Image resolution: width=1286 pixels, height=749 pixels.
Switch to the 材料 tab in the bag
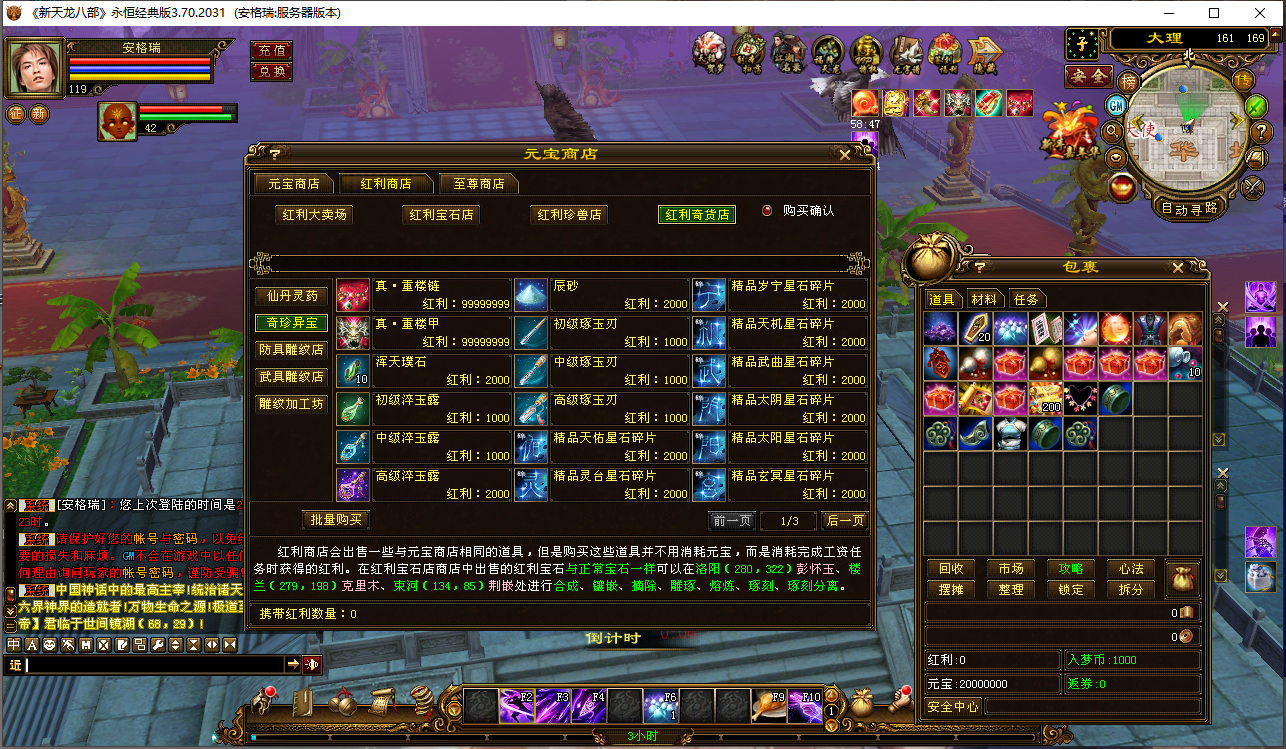pyautogui.click(x=985, y=298)
